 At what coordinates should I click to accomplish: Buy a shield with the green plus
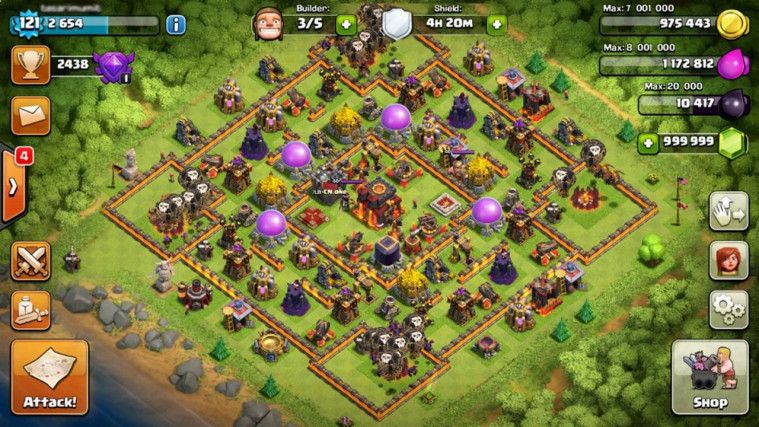[497, 24]
